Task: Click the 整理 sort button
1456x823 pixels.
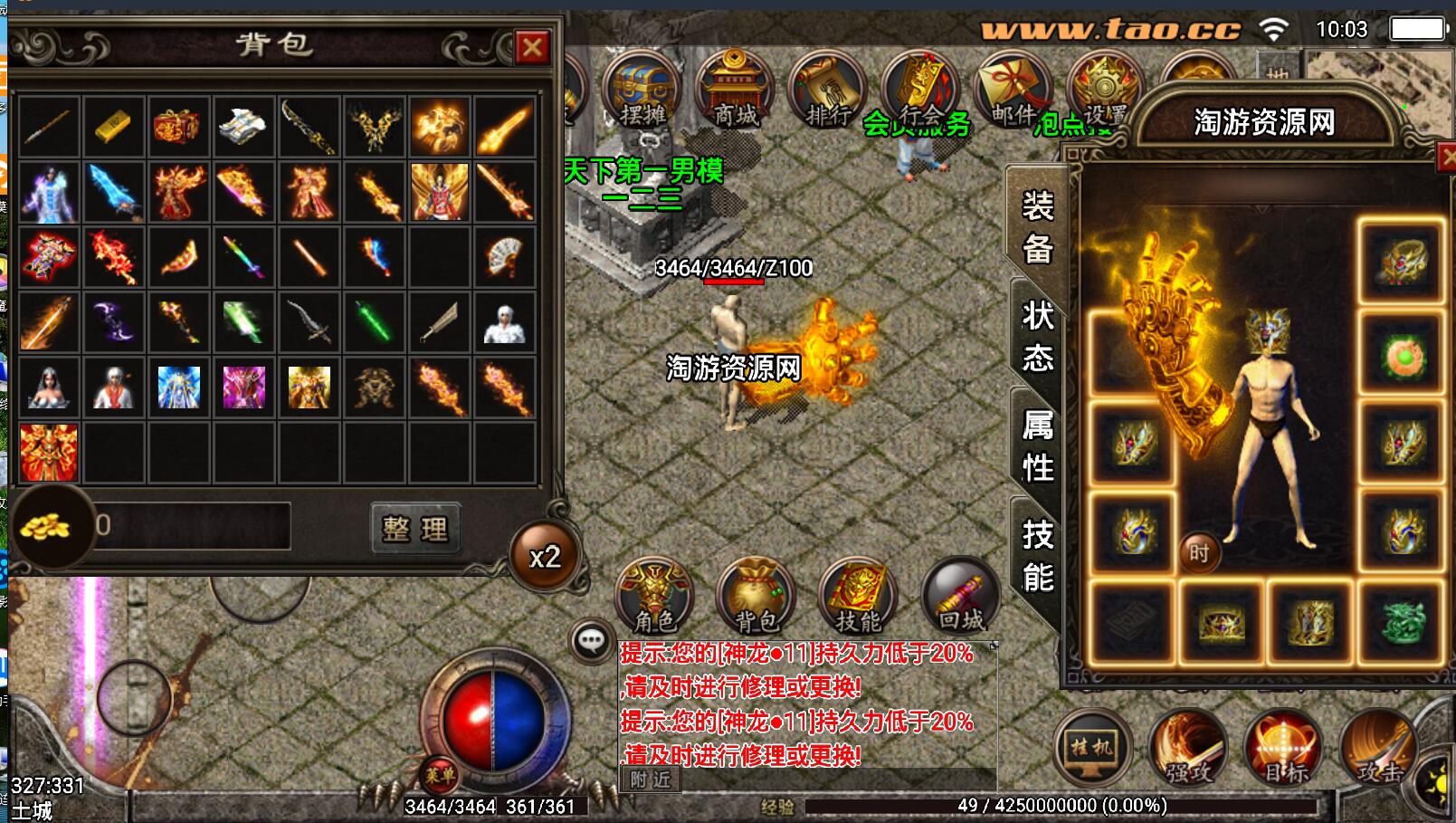Action: tap(415, 529)
